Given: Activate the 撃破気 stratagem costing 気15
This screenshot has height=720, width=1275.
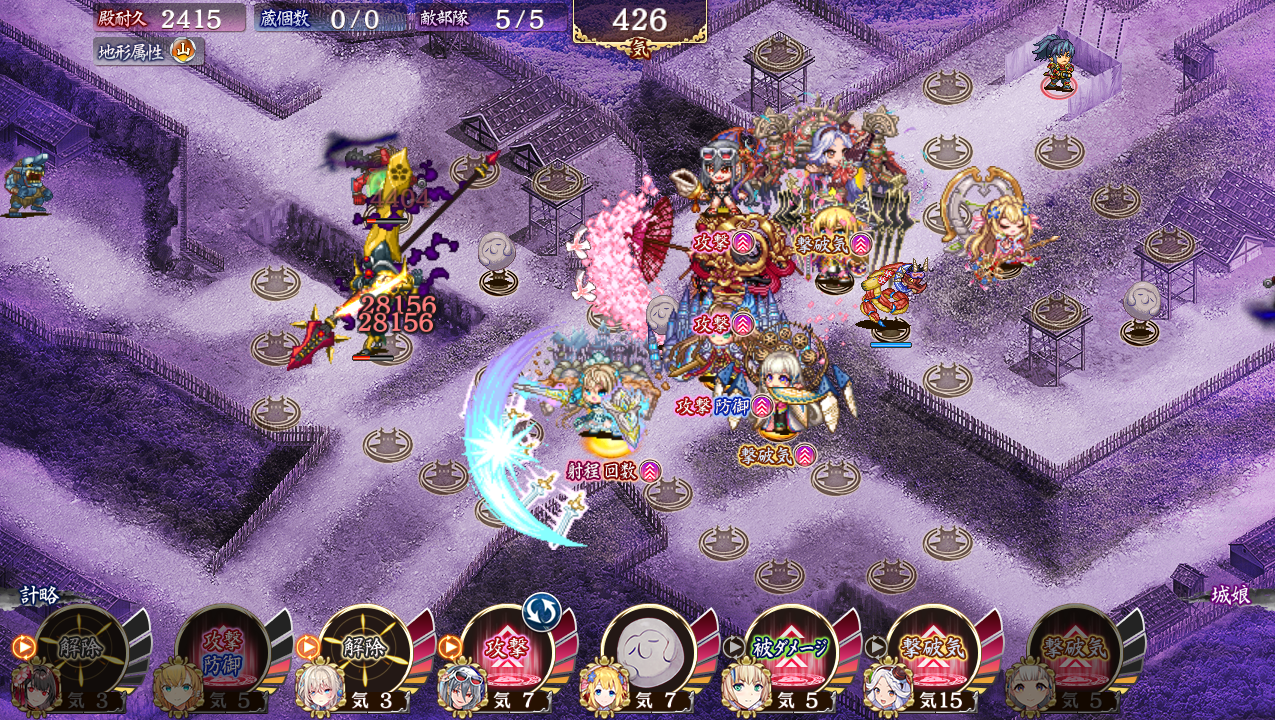Looking at the screenshot, I should [932, 650].
